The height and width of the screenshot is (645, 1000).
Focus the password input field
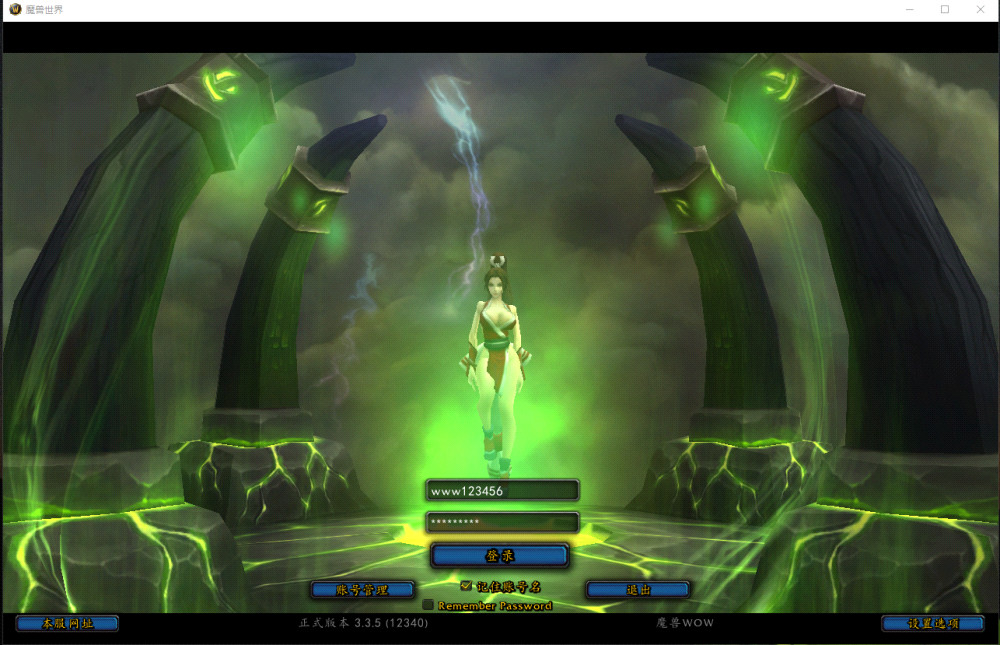(x=502, y=522)
